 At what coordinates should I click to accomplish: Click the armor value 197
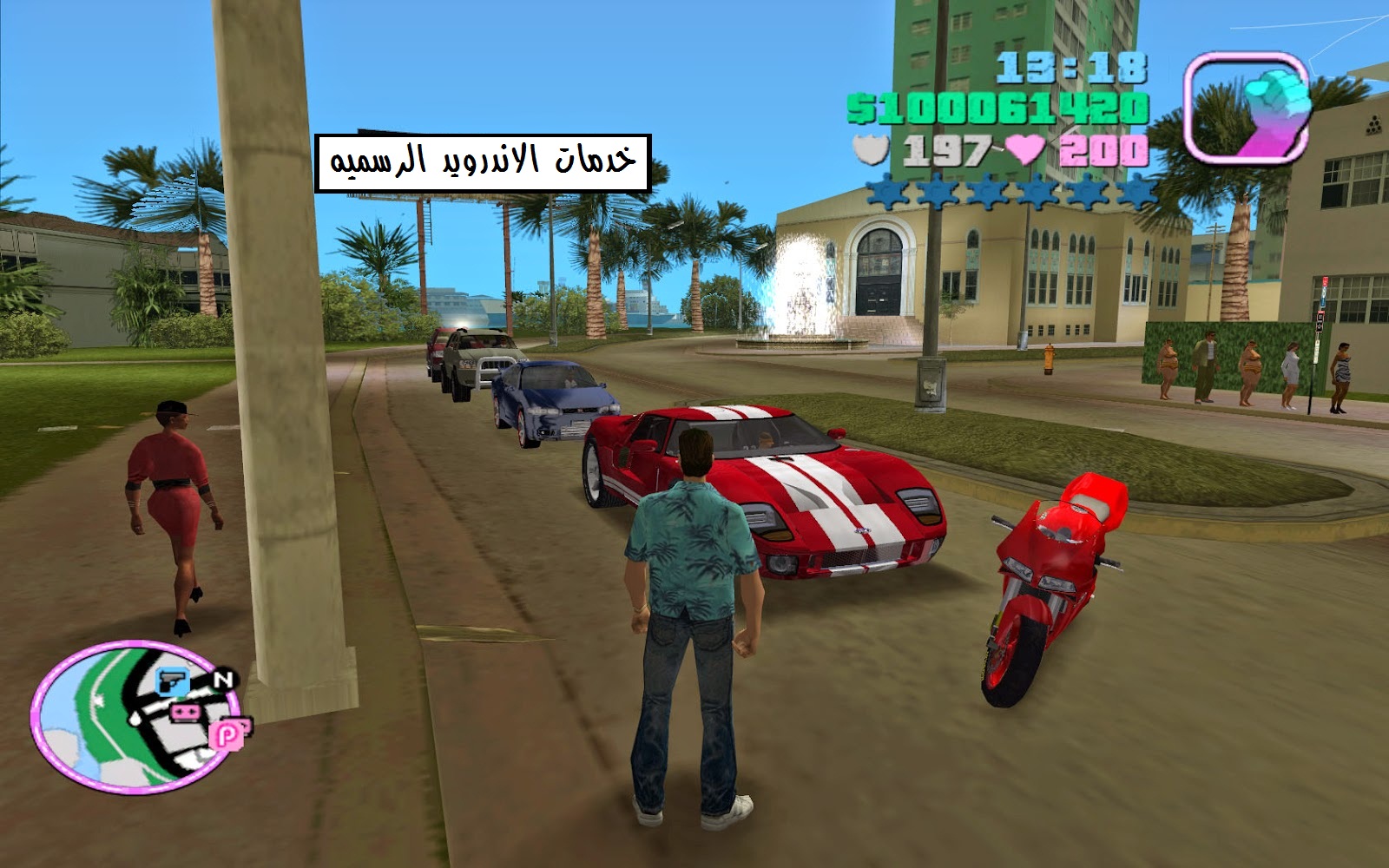coord(946,149)
